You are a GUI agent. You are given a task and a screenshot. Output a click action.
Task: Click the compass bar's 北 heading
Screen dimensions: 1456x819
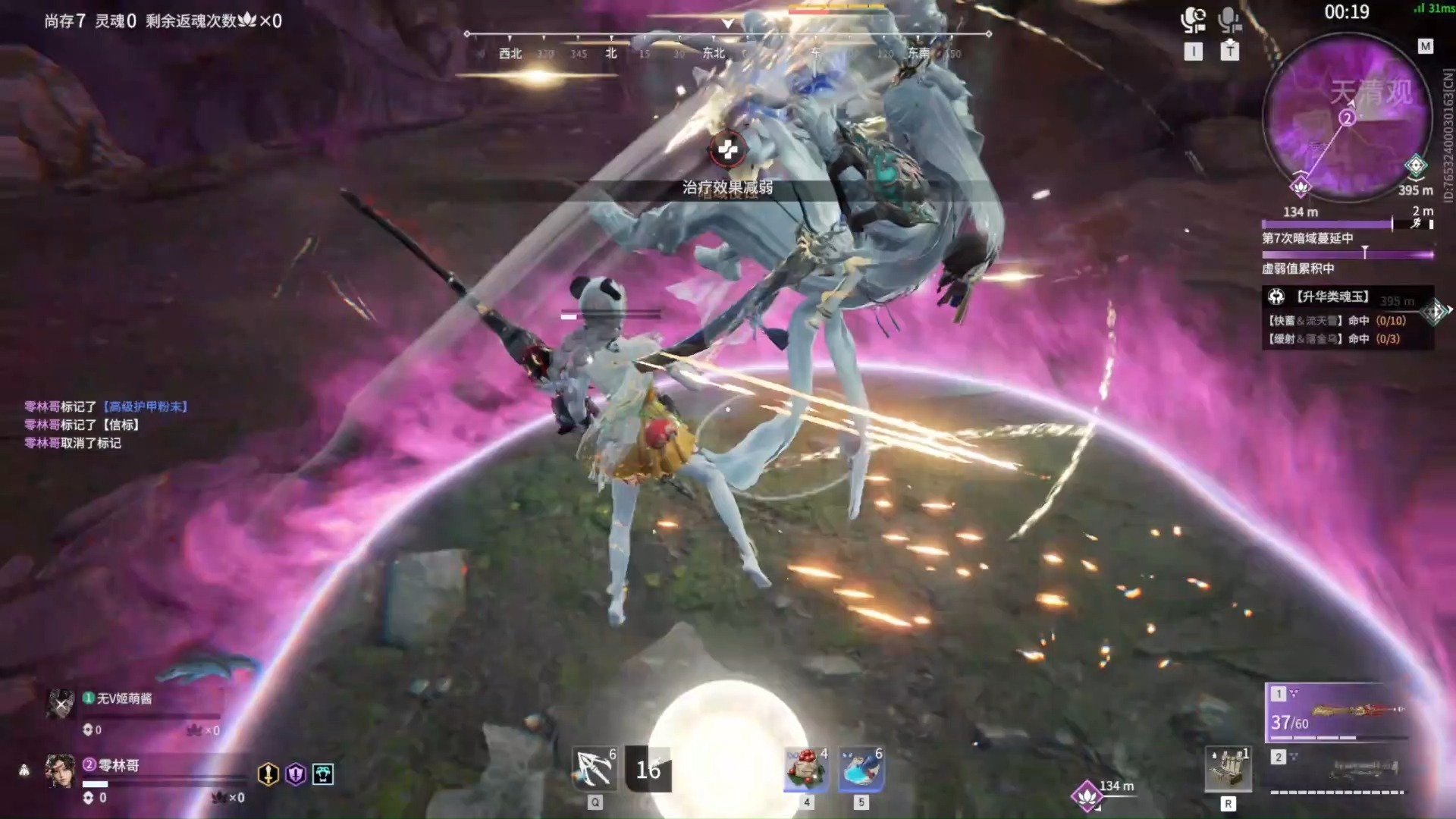[611, 53]
